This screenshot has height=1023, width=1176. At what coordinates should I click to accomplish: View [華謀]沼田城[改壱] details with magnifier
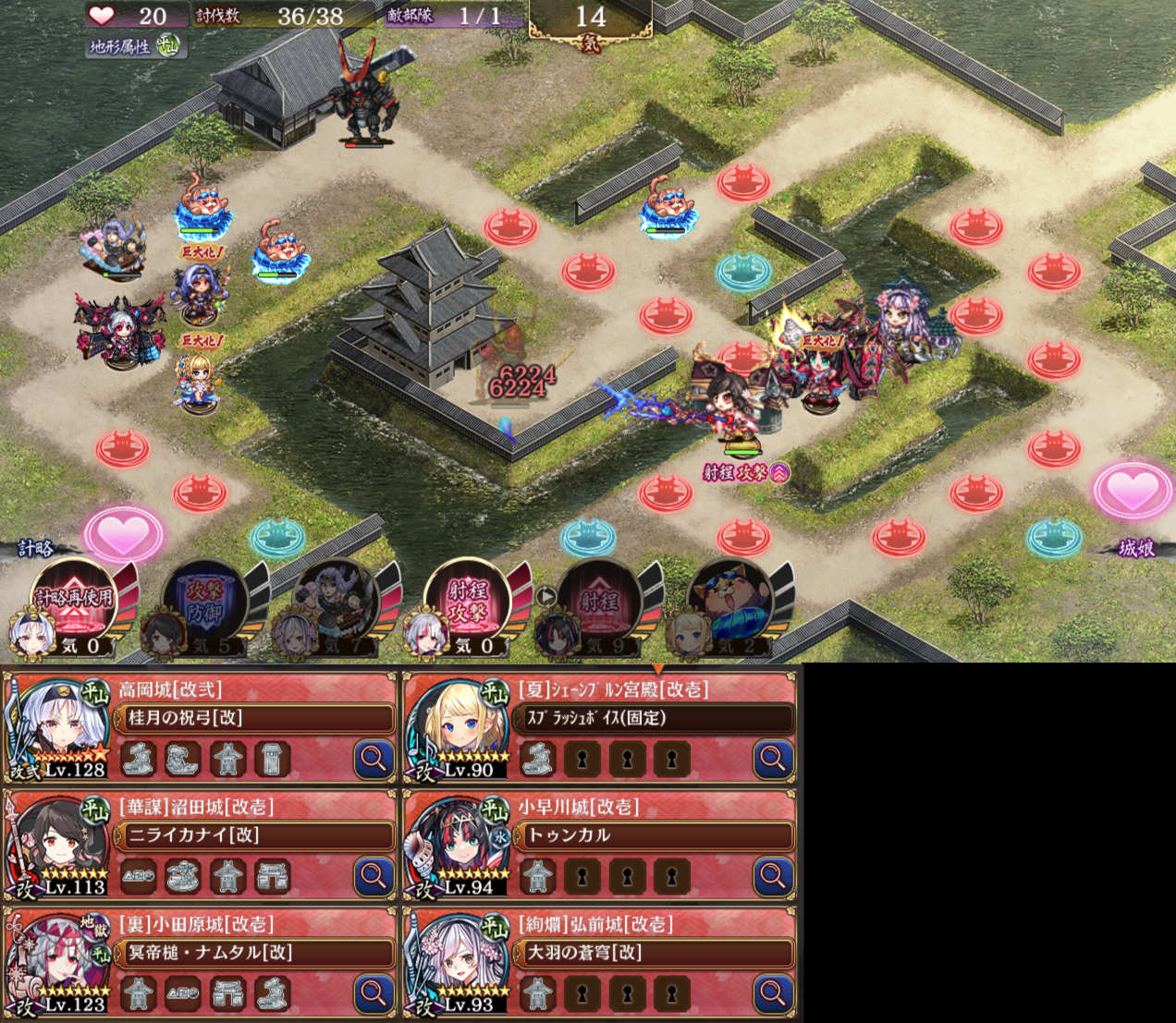[x=374, y=875]
